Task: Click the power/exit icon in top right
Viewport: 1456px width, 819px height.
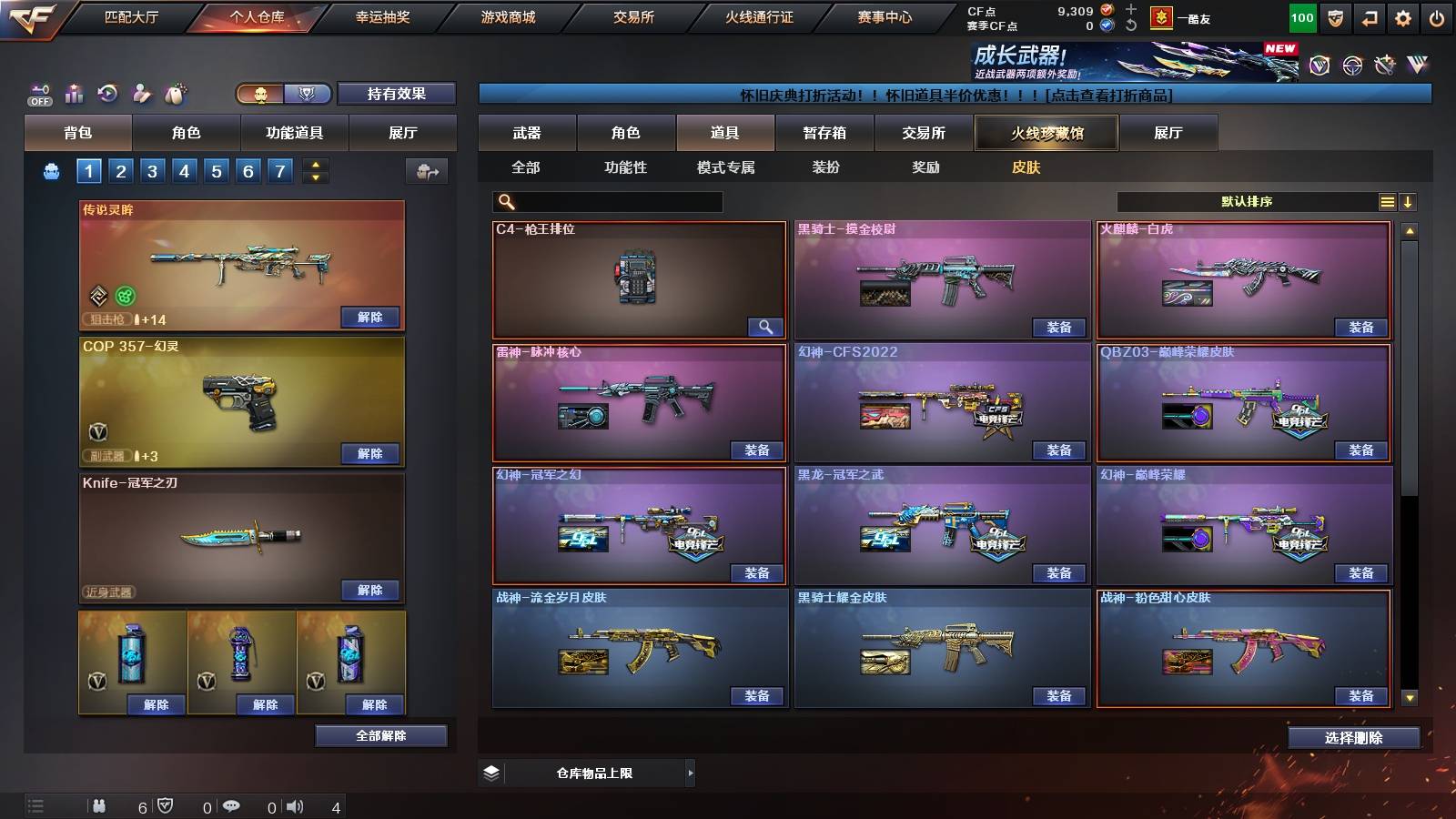Action: click(1437, 17)
